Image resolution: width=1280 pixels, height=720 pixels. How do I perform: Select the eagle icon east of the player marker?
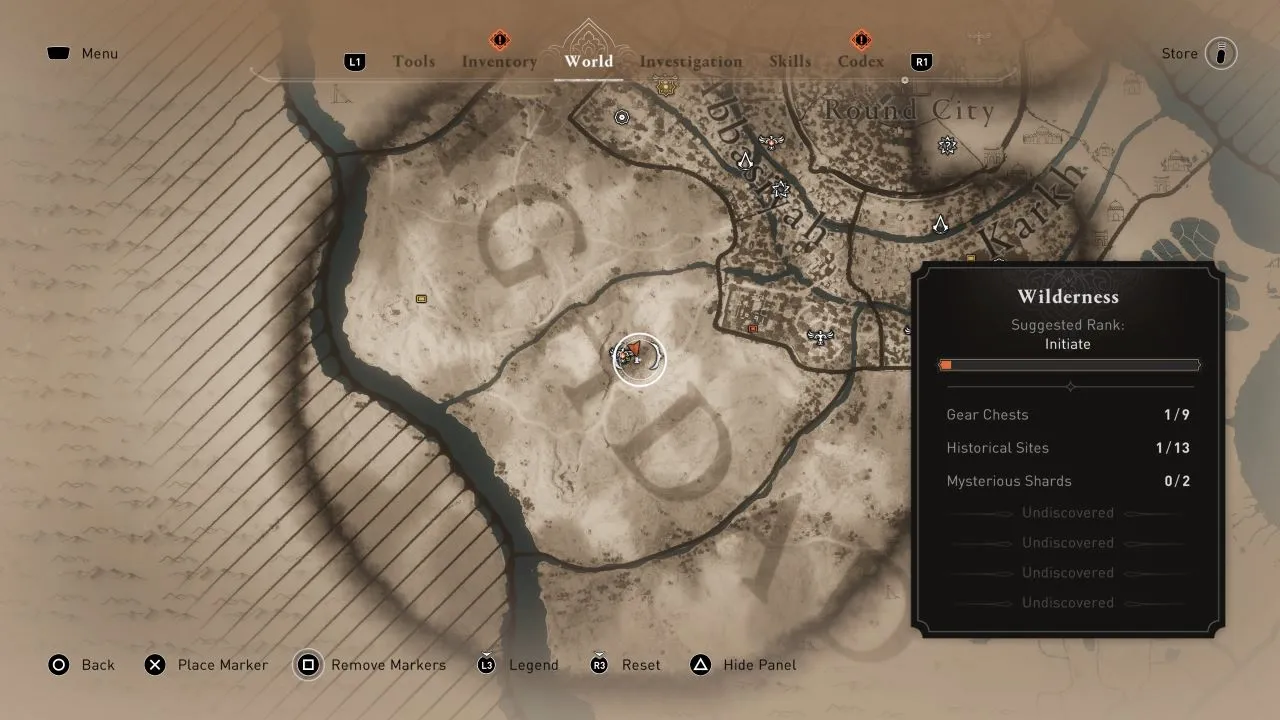tap(821, 337)
